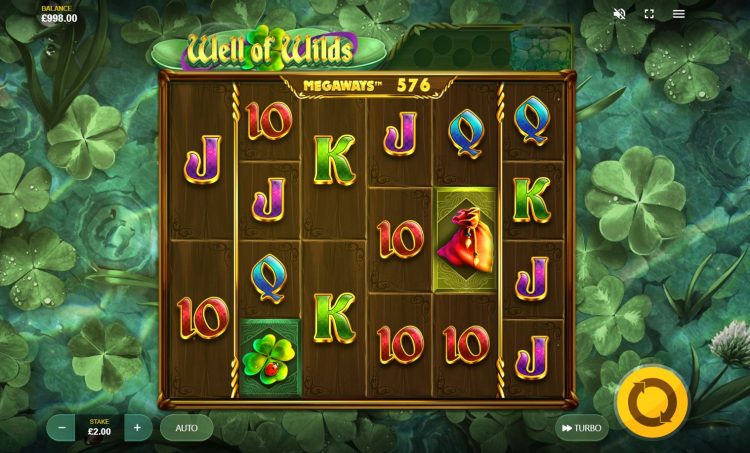750x453 pixels.
Task: Spin the reels with the gold button
Action: (651, 402)
